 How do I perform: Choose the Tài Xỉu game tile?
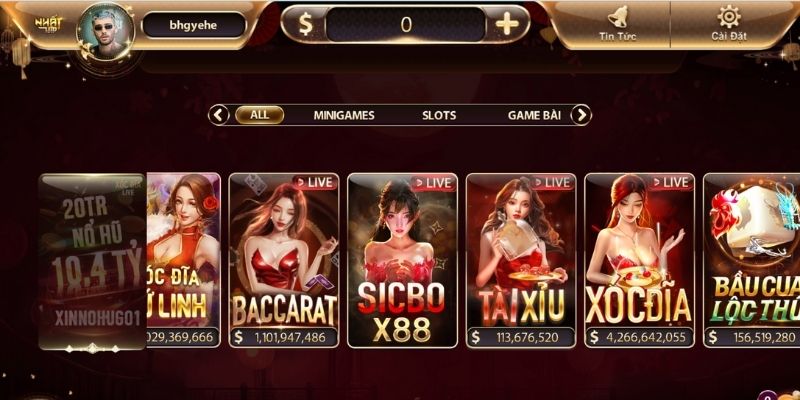click(x=520, y=260)
